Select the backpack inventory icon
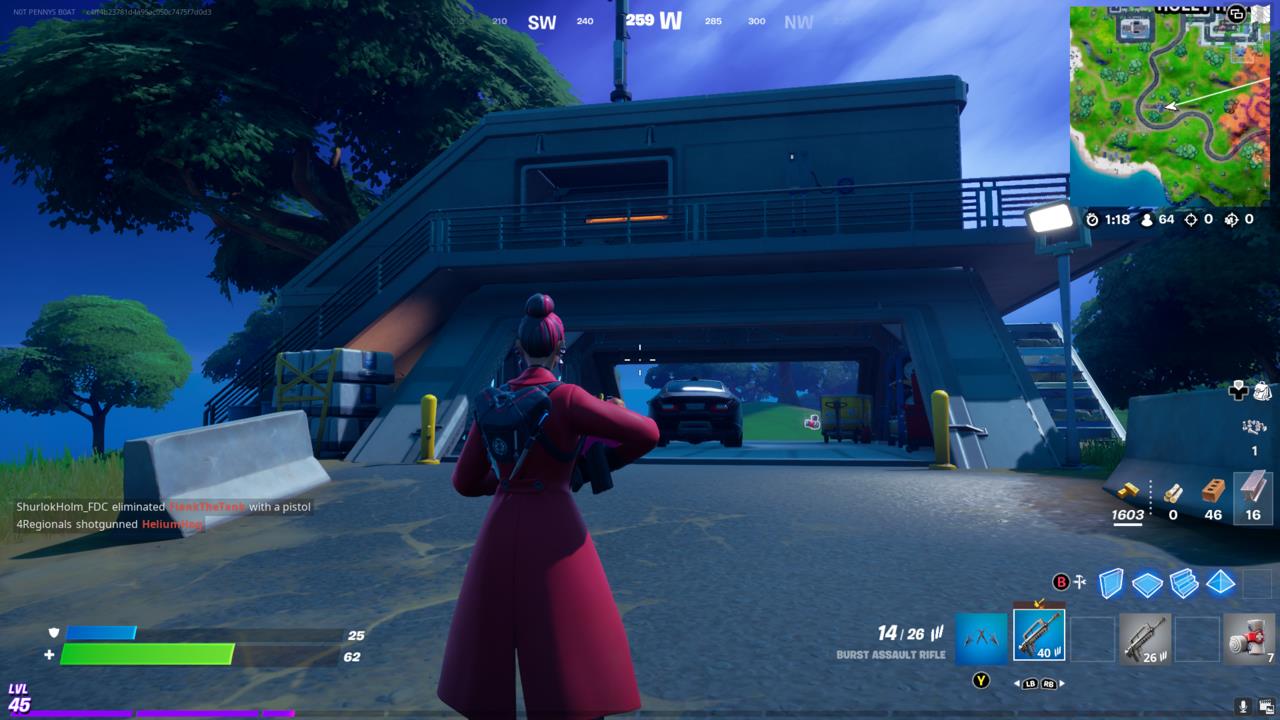Image resolution: width=1280 pixels, height=720 pixels. coord(1262,391)
